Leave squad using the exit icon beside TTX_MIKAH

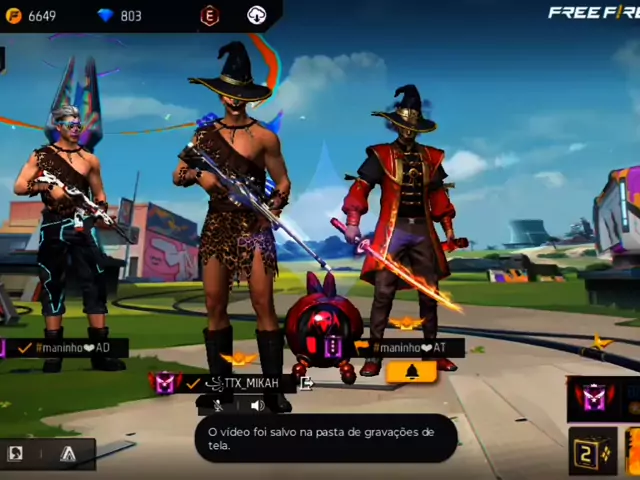307,383
